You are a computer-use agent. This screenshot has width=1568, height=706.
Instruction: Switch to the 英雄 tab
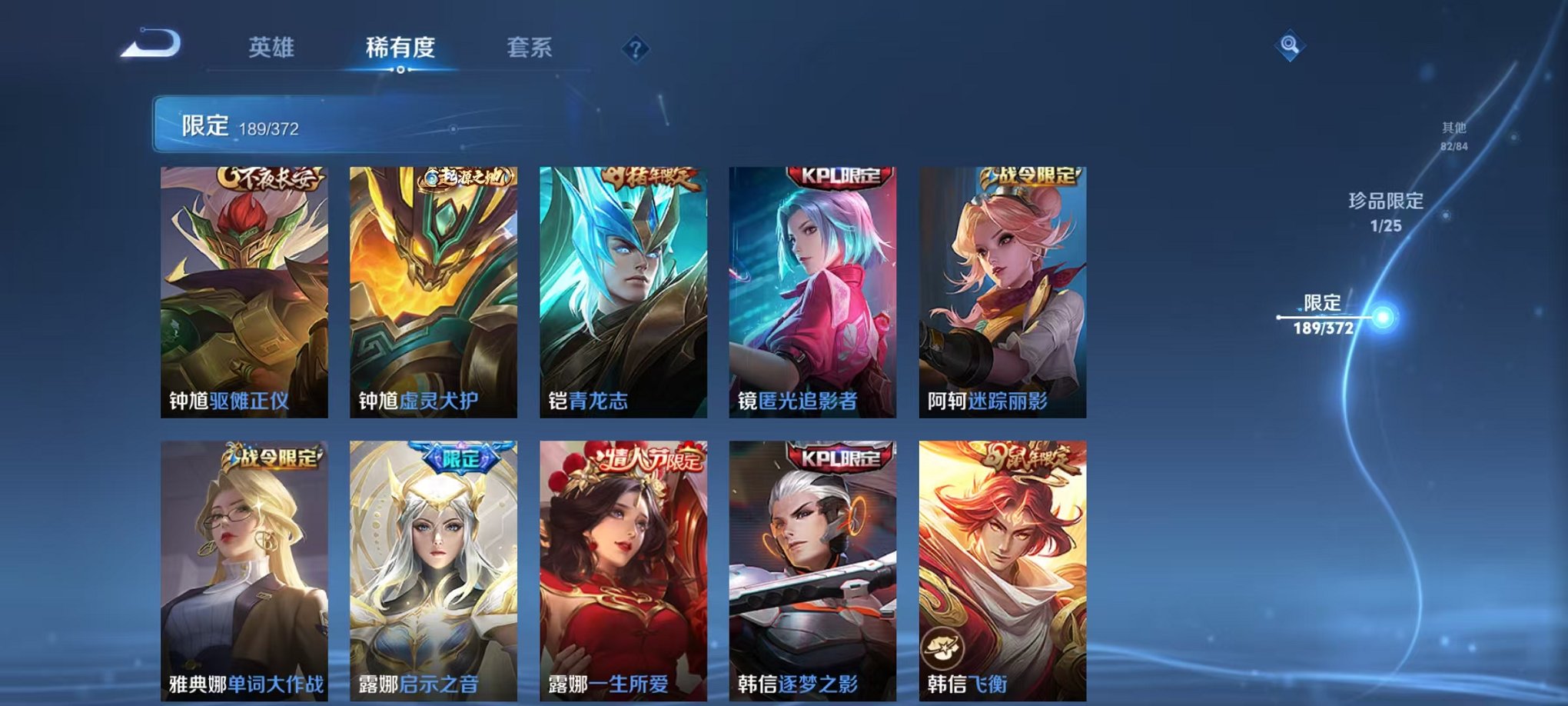tap(273, 46)
